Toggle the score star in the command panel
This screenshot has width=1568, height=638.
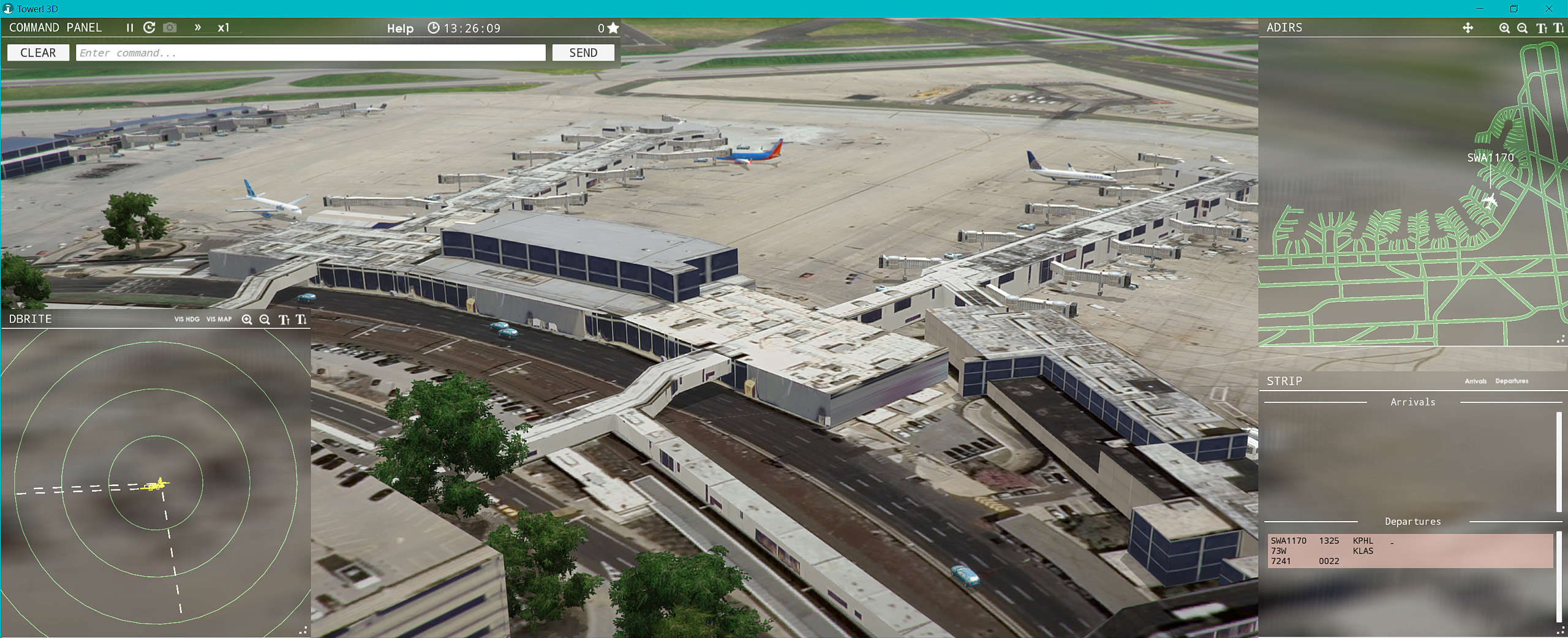pos(612,28)
